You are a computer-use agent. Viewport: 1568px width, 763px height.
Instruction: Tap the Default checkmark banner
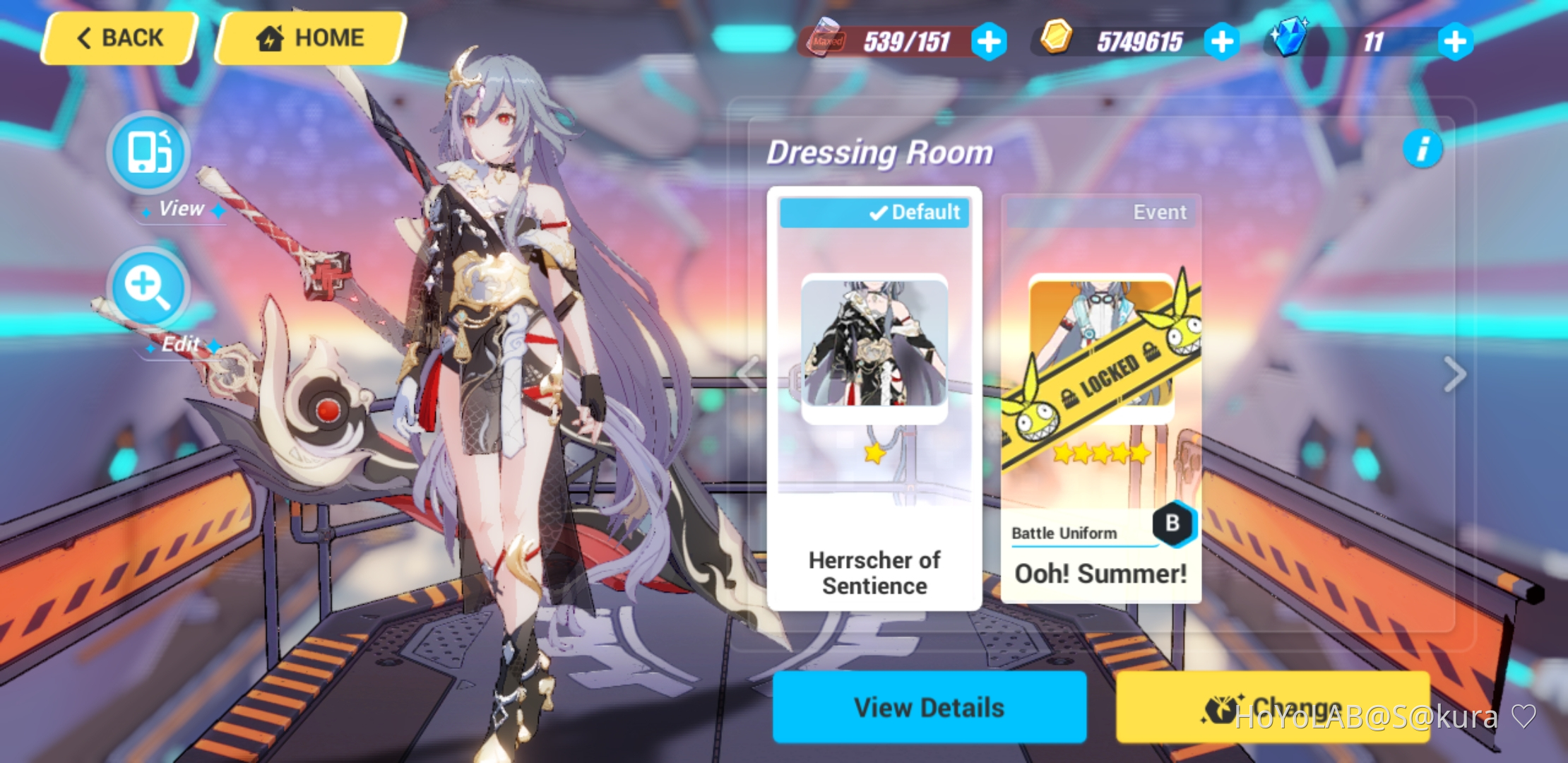[x=875, y=211]
